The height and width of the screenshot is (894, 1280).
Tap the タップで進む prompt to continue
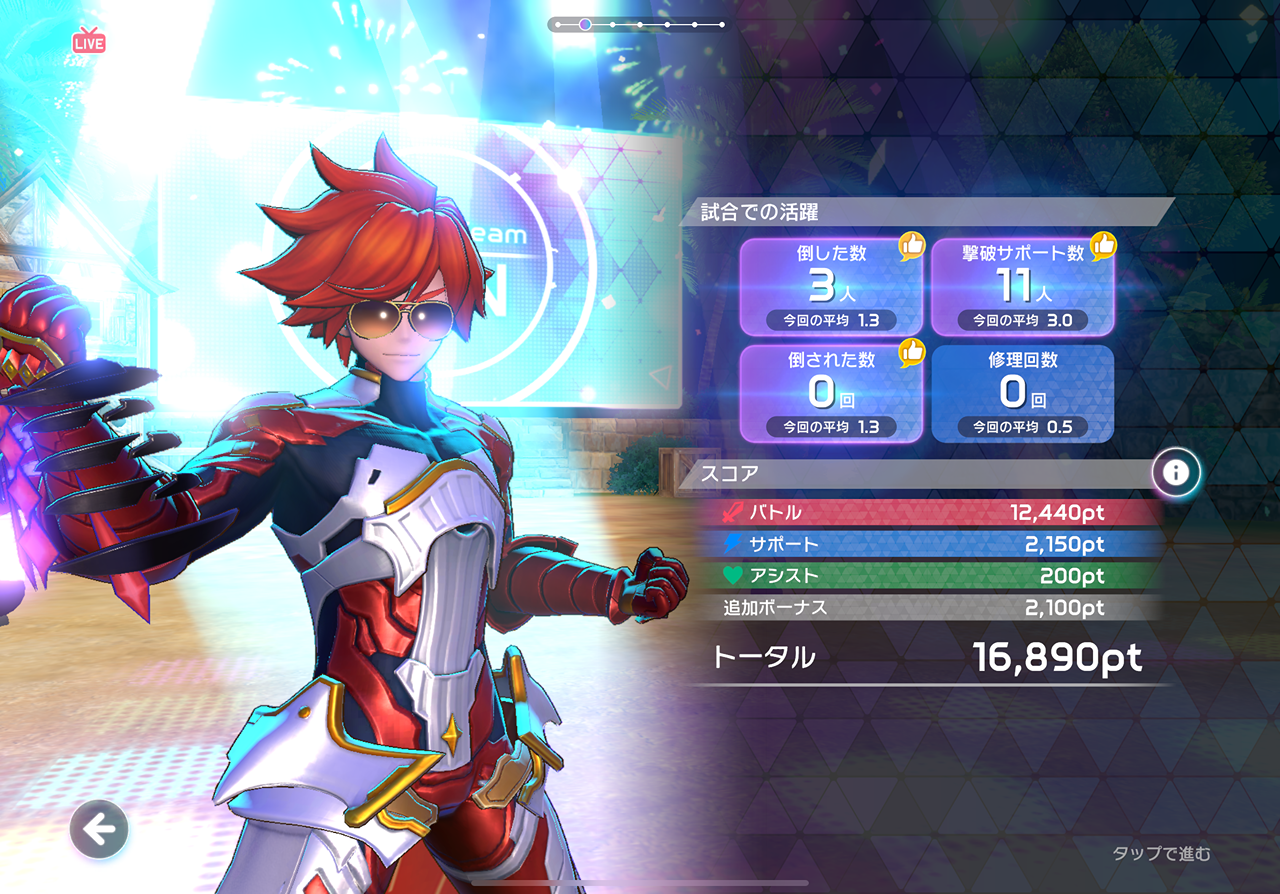point(1161,853)
